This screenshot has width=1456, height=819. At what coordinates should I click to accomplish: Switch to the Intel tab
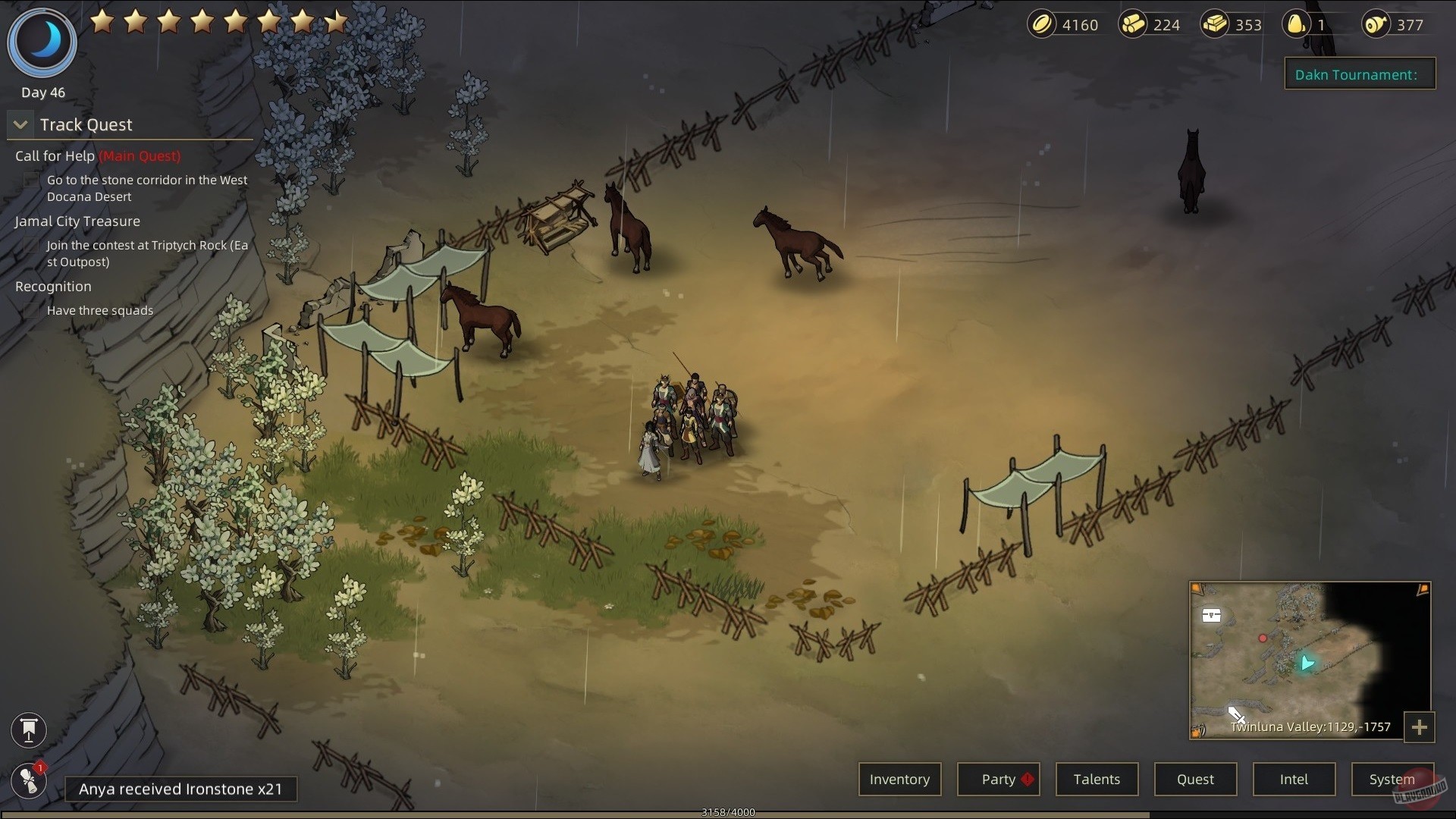(1294, 779)
